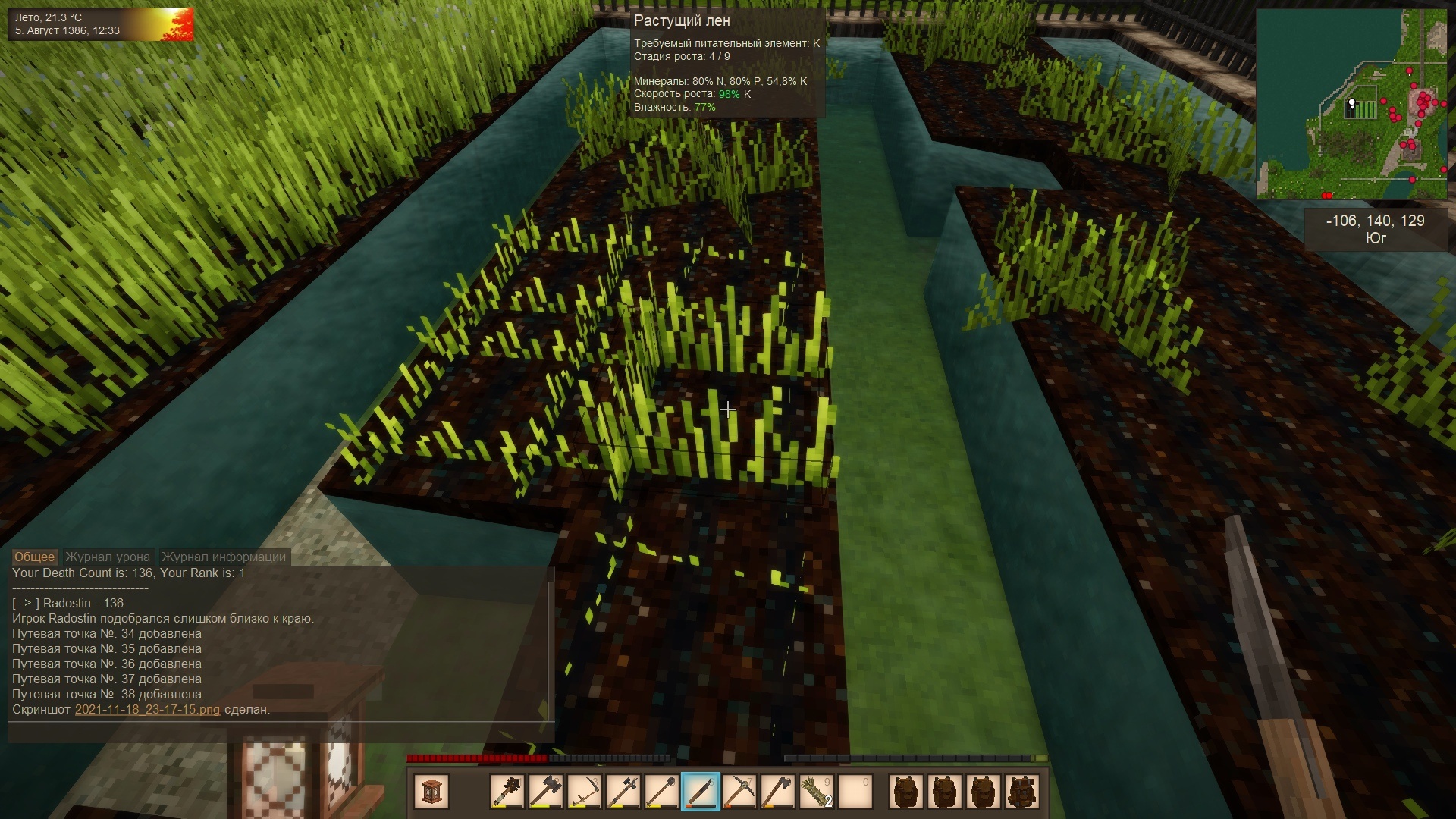
Task: Equip the pickaxe from the hotbar
Action: point(739,792)
